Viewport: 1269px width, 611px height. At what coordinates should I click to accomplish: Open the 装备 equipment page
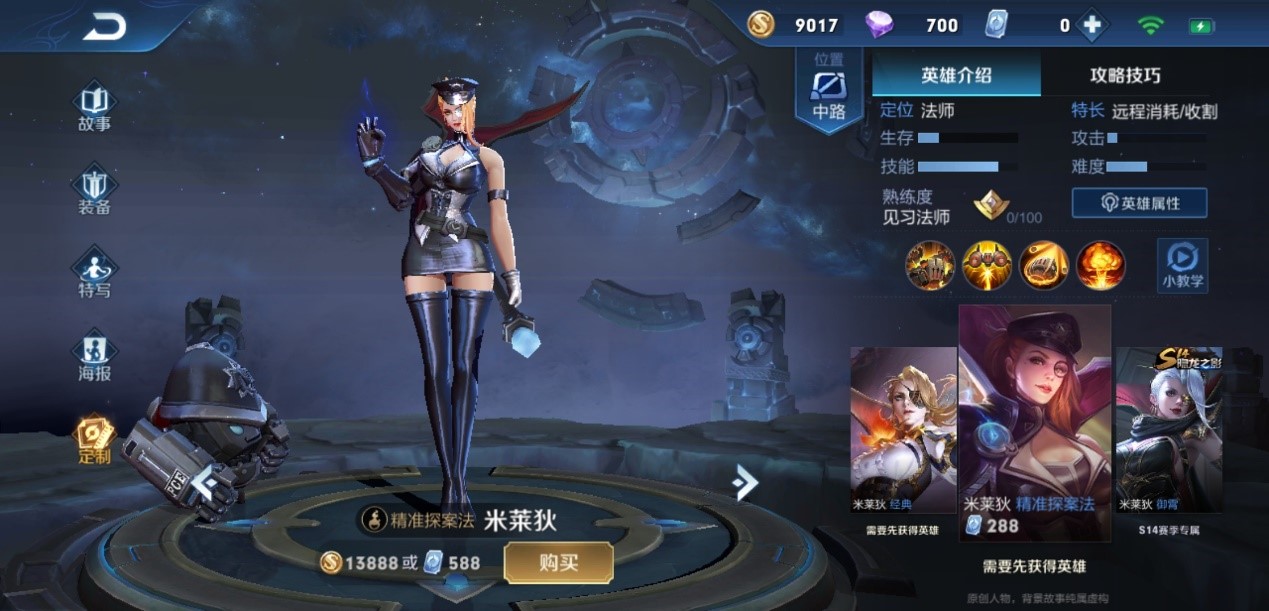[95, 191]
